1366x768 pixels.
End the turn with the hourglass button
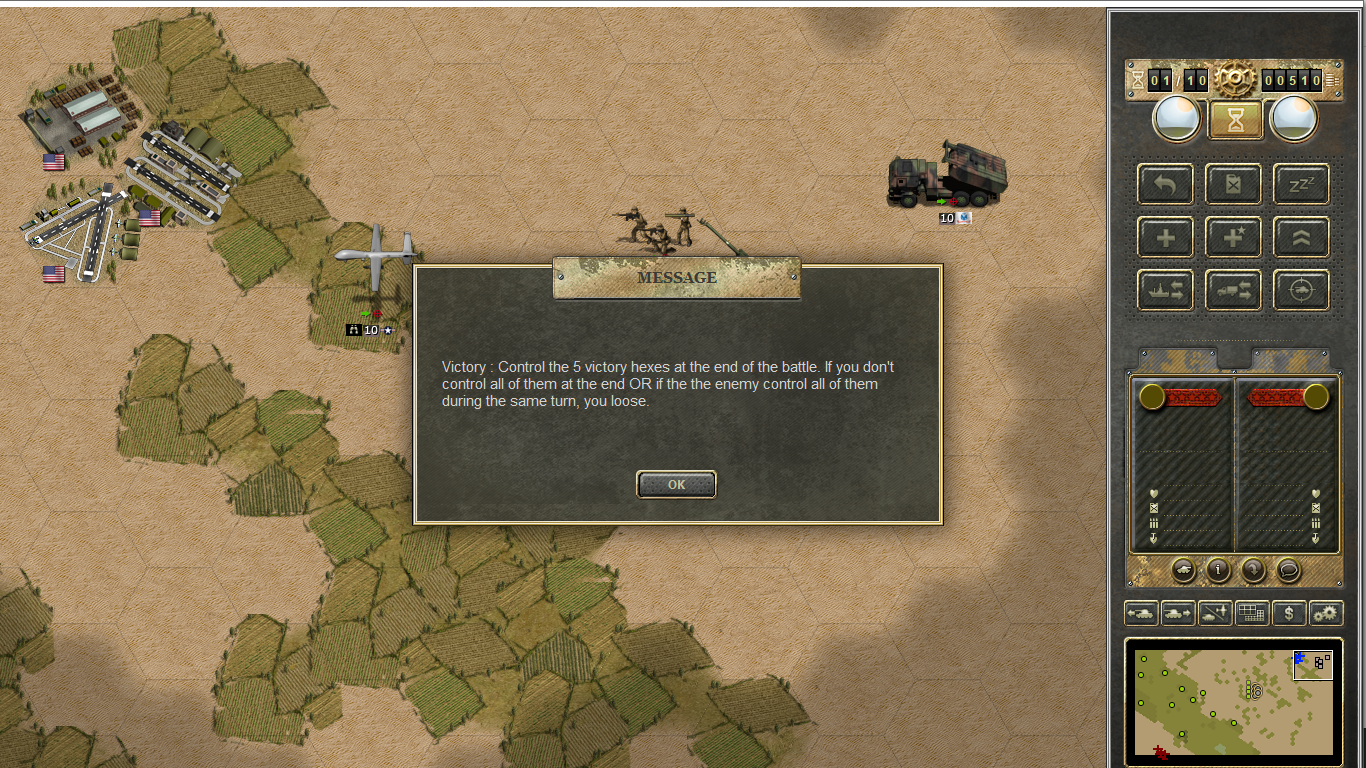click(1236, 120)
